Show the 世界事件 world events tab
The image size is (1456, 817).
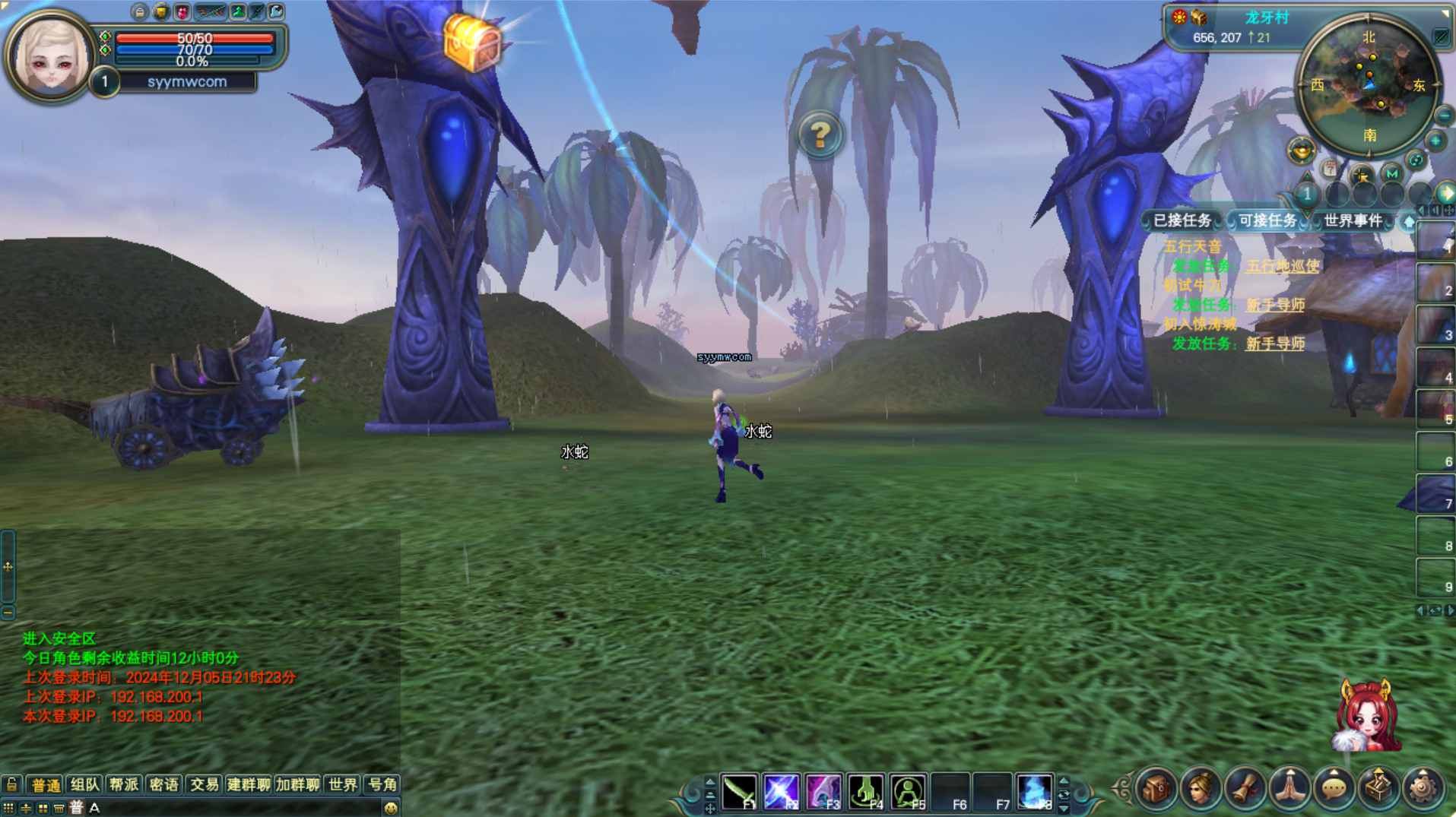1352,220
